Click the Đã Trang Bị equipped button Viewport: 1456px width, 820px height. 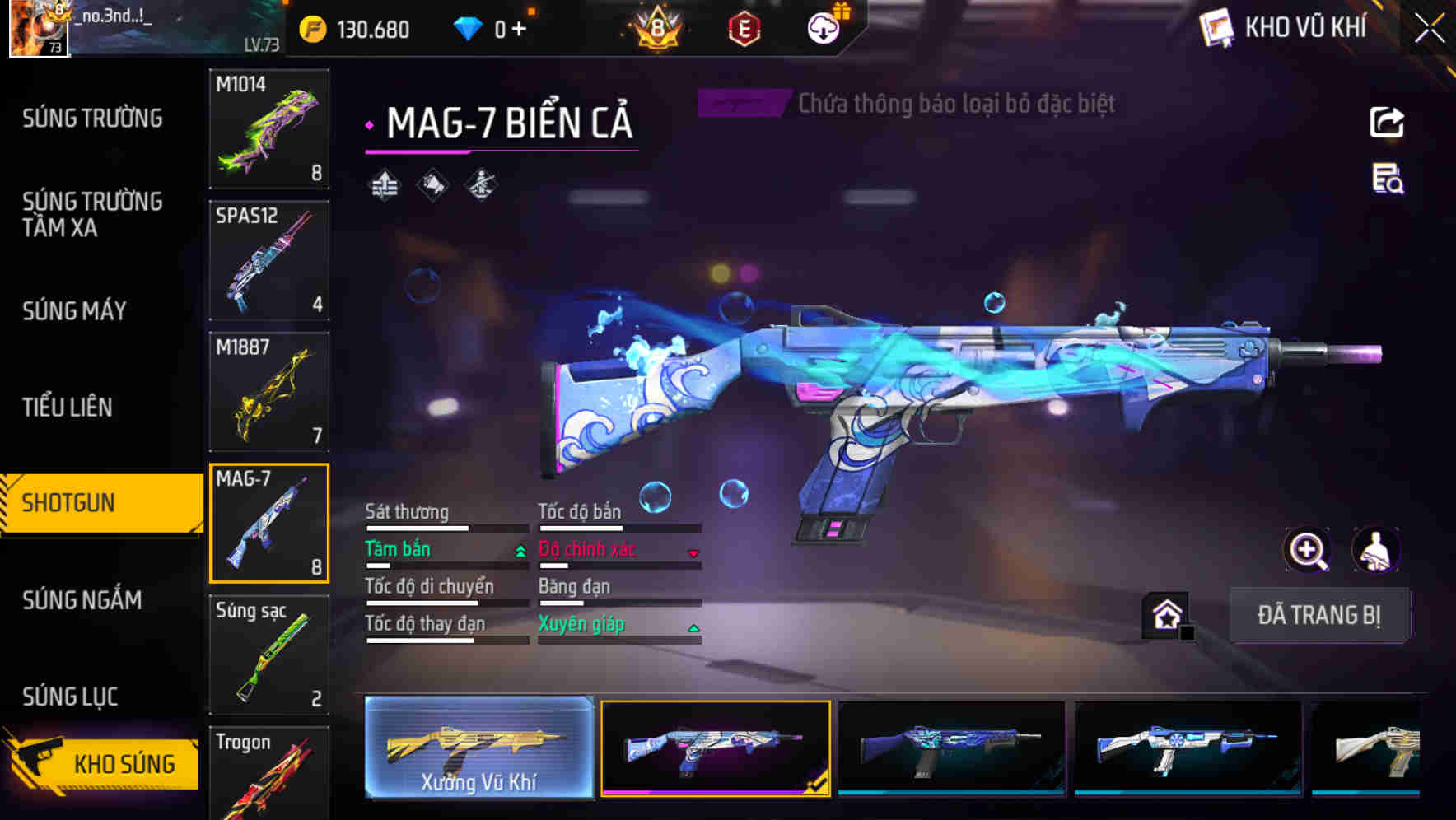[x=1318, y=615]
